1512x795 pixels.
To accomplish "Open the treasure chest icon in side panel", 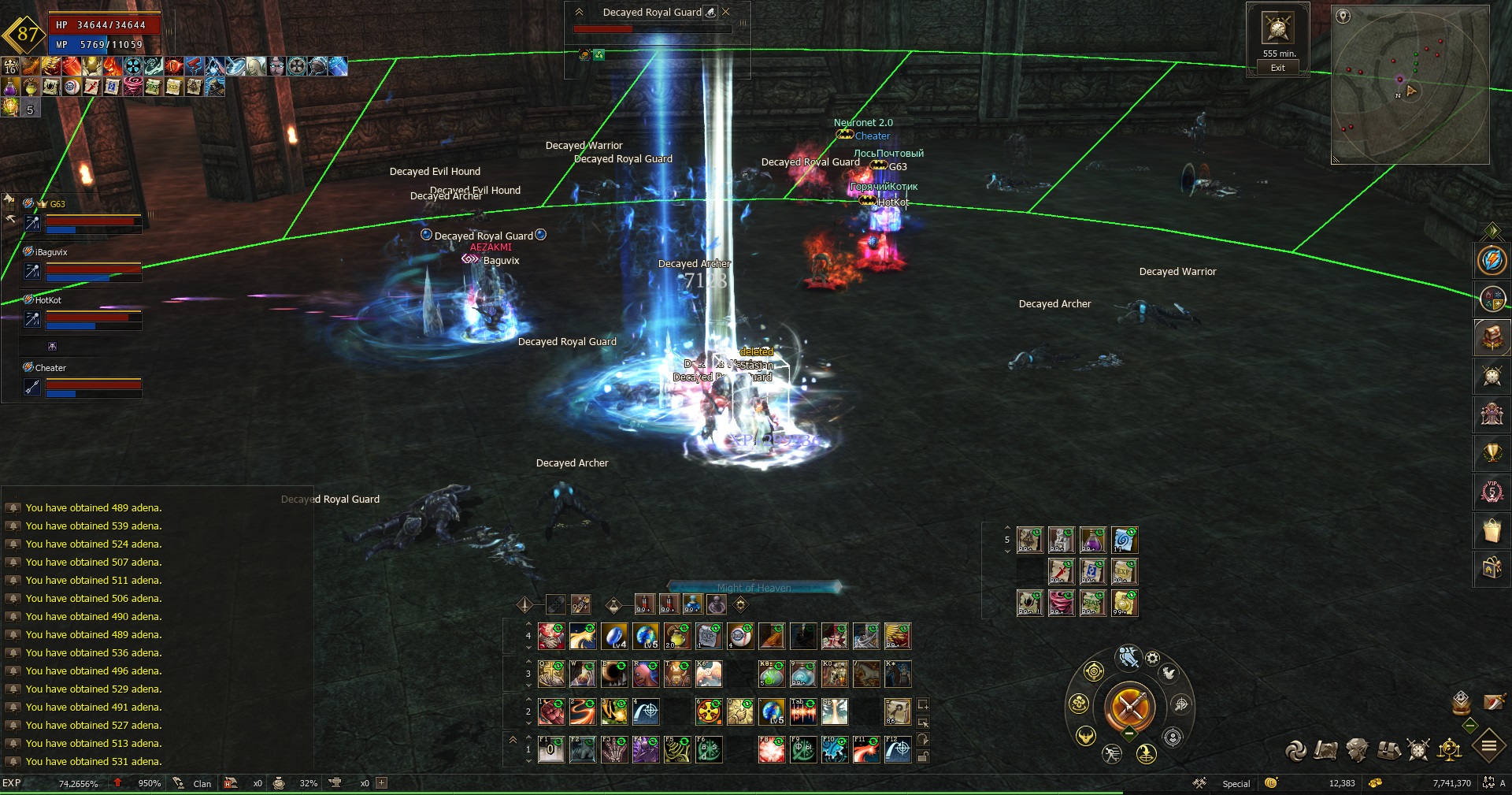I will (1492, 337).
